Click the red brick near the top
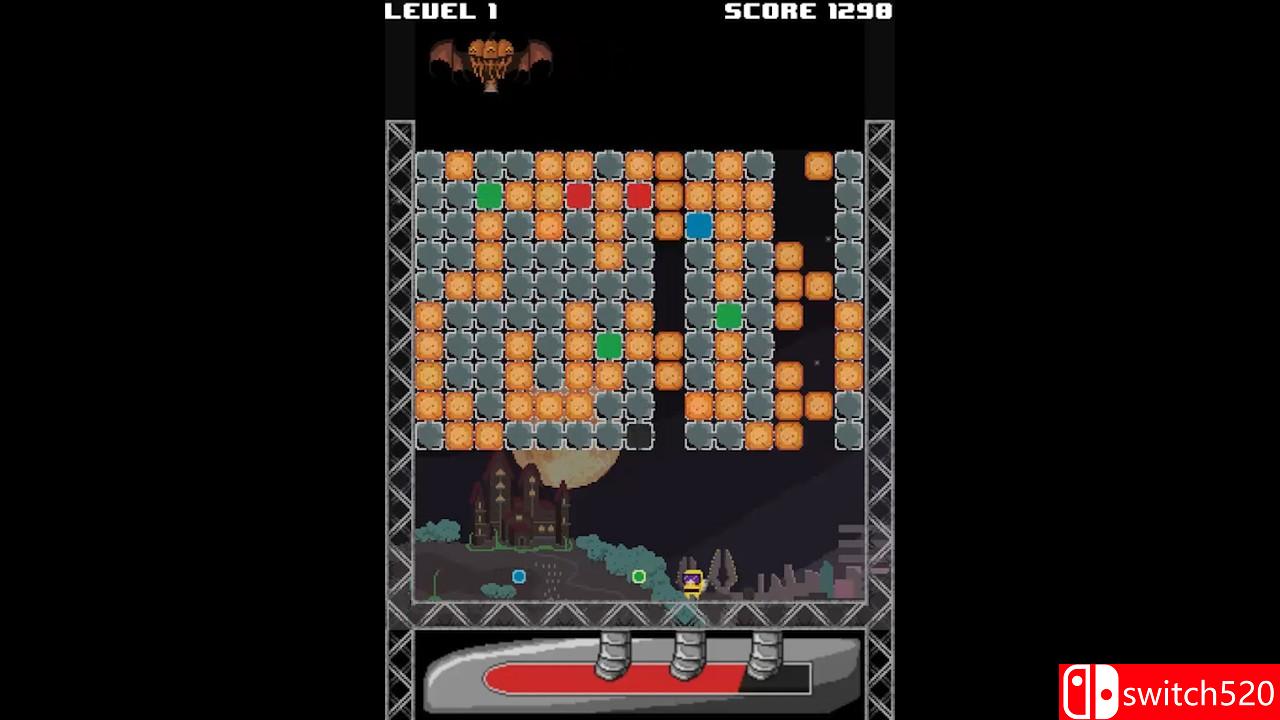1280x720 pixels. click(x=577, y=196)
